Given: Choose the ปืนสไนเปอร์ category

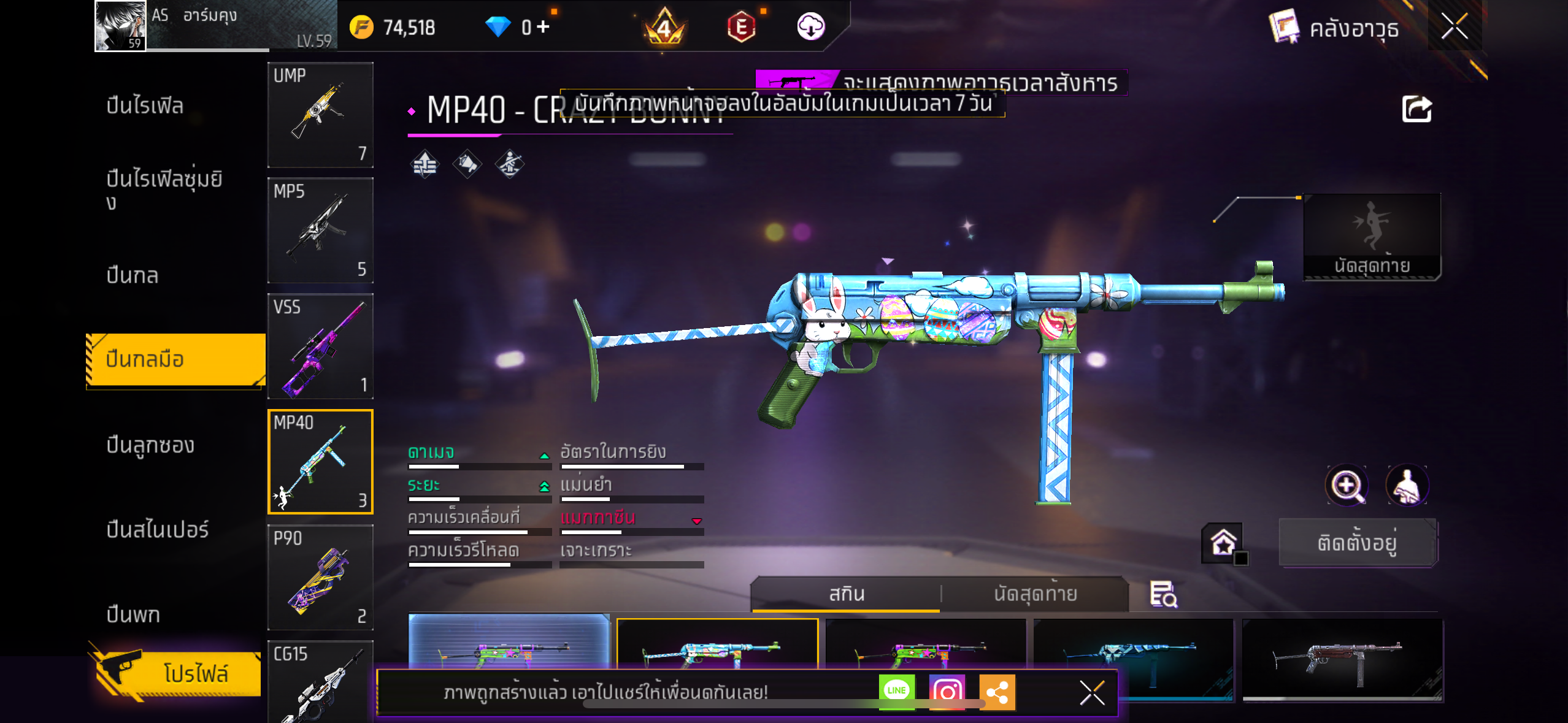Looking at the screenshot, I should point(158,529).
